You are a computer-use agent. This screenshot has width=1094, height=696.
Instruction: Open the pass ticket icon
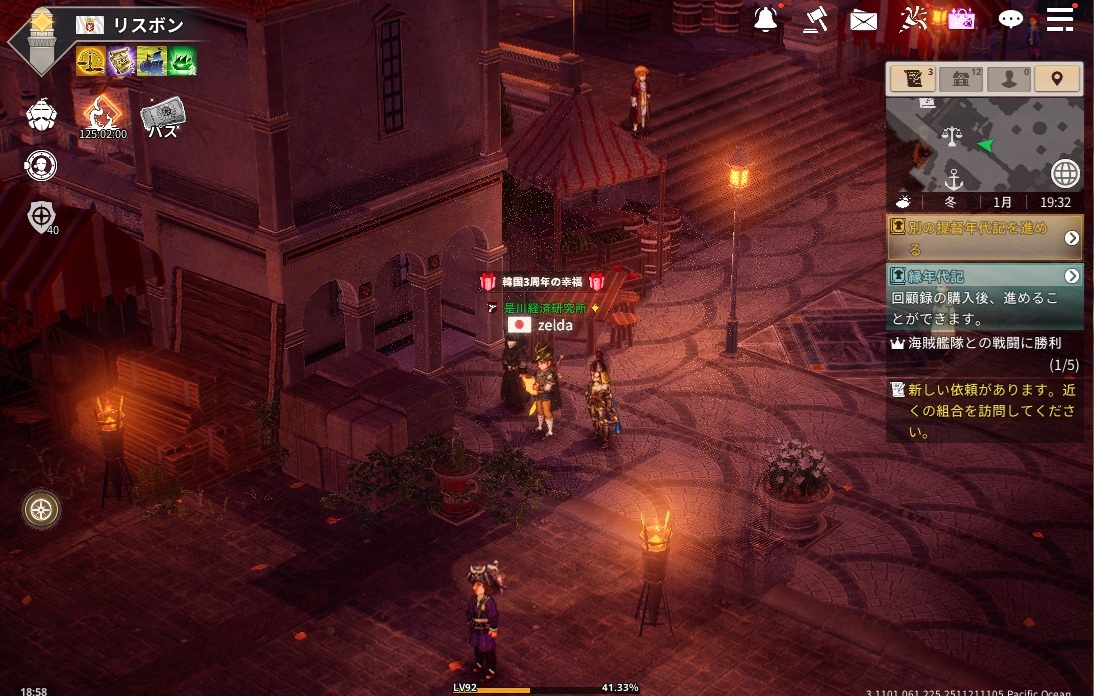click(x=163, y=116)
